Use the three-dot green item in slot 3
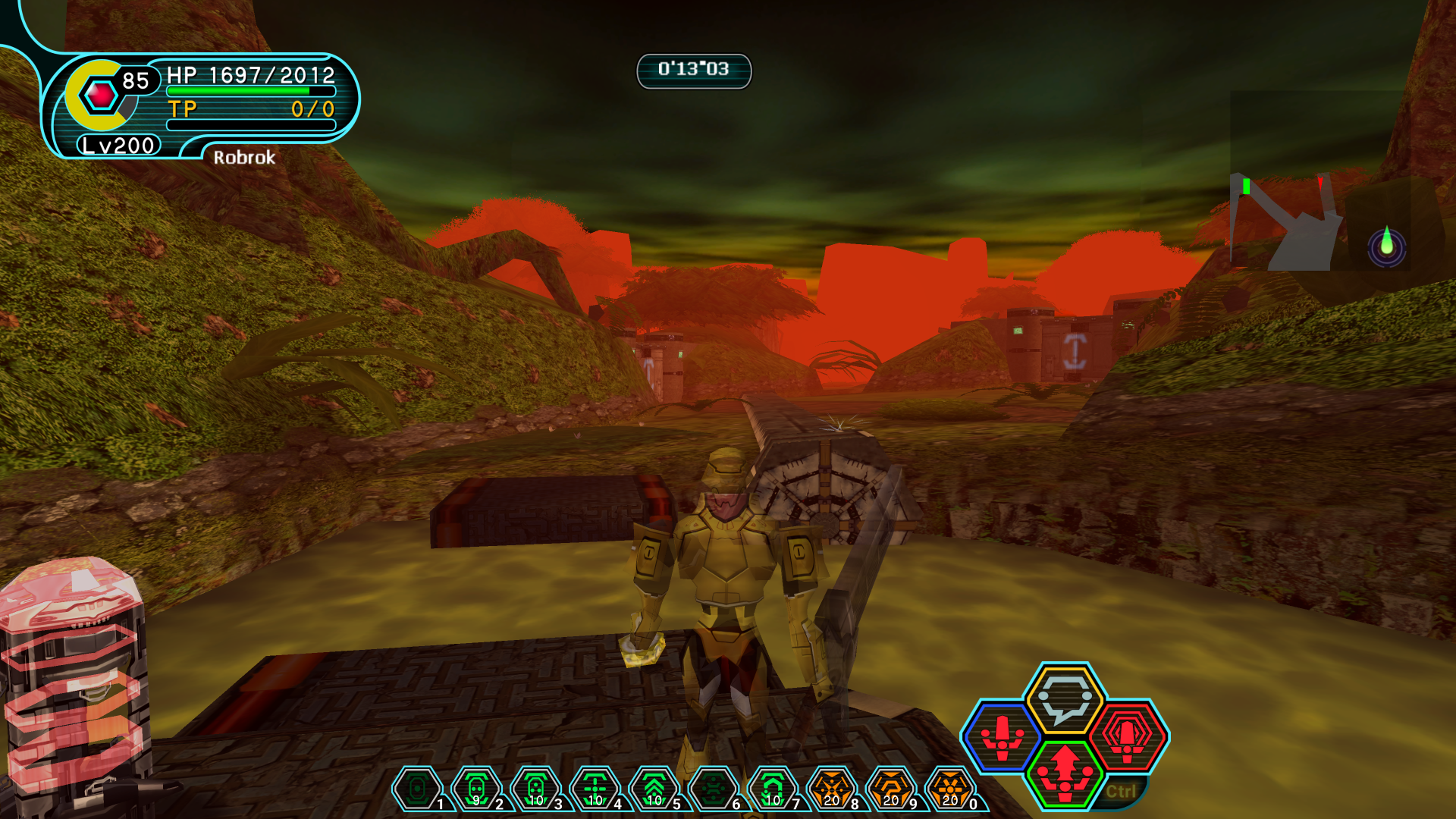The width and height of the screenshot is (1456, 819). 535,789
